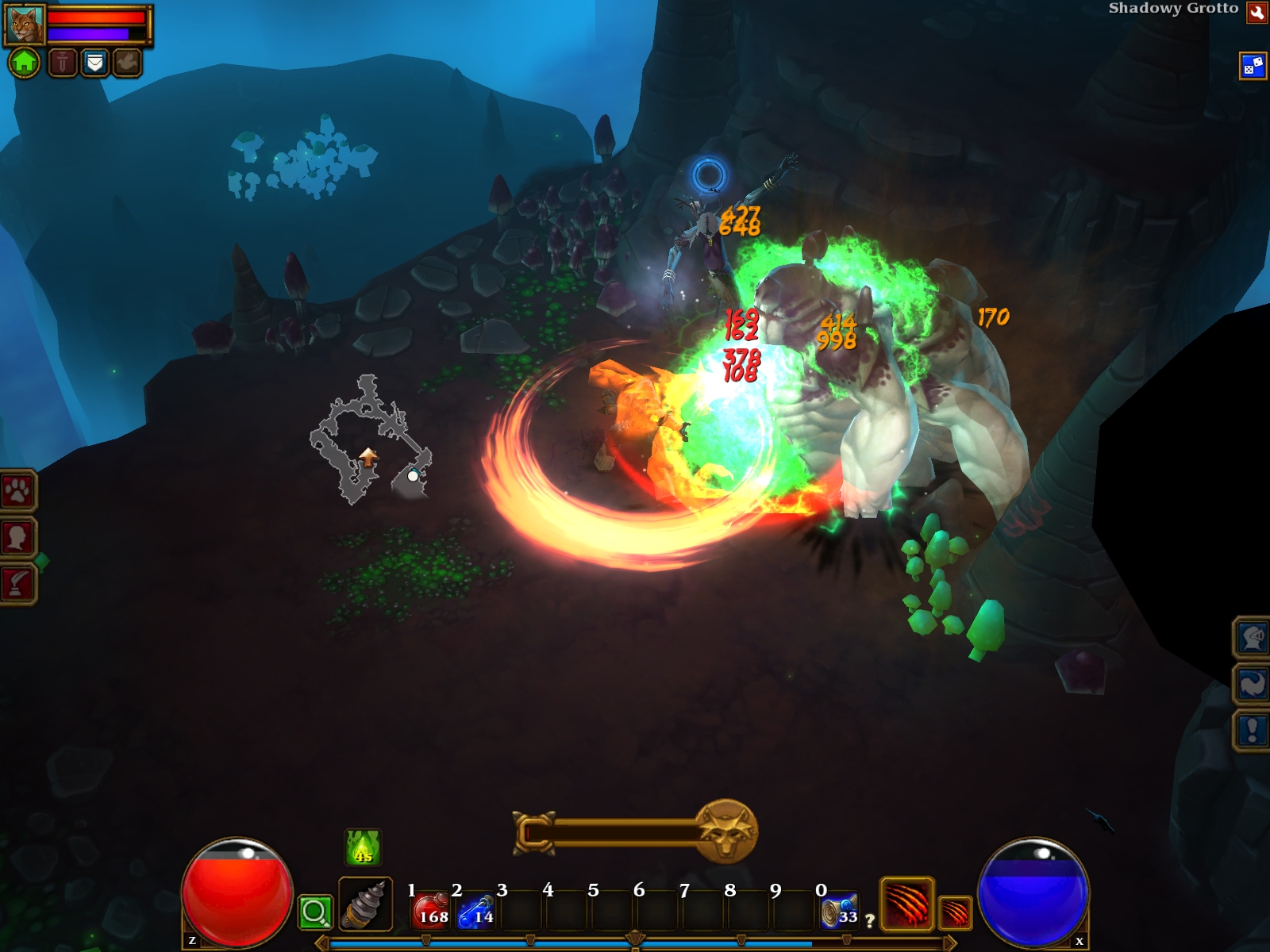Send the pet to town with the green house icon
Screen dimensions: 1270x952
pos(25,62)
